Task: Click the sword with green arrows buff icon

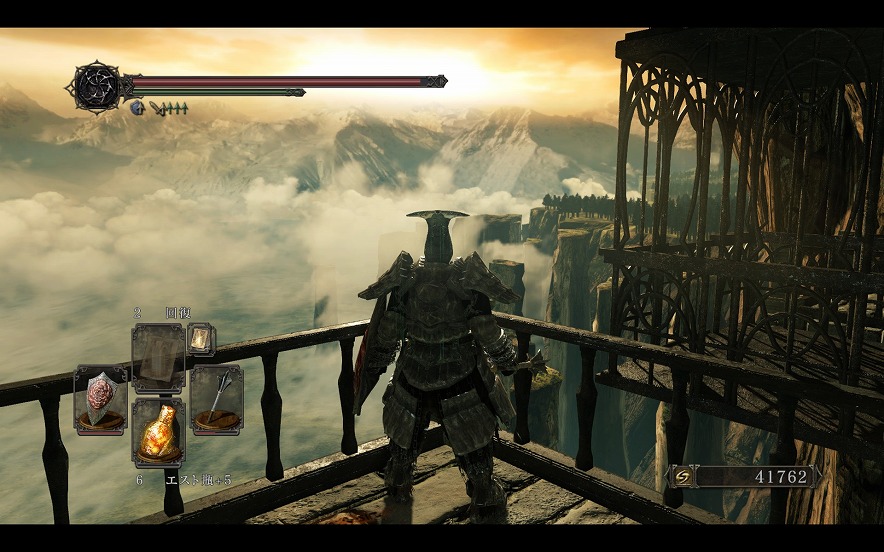Action: coord(168,108)
